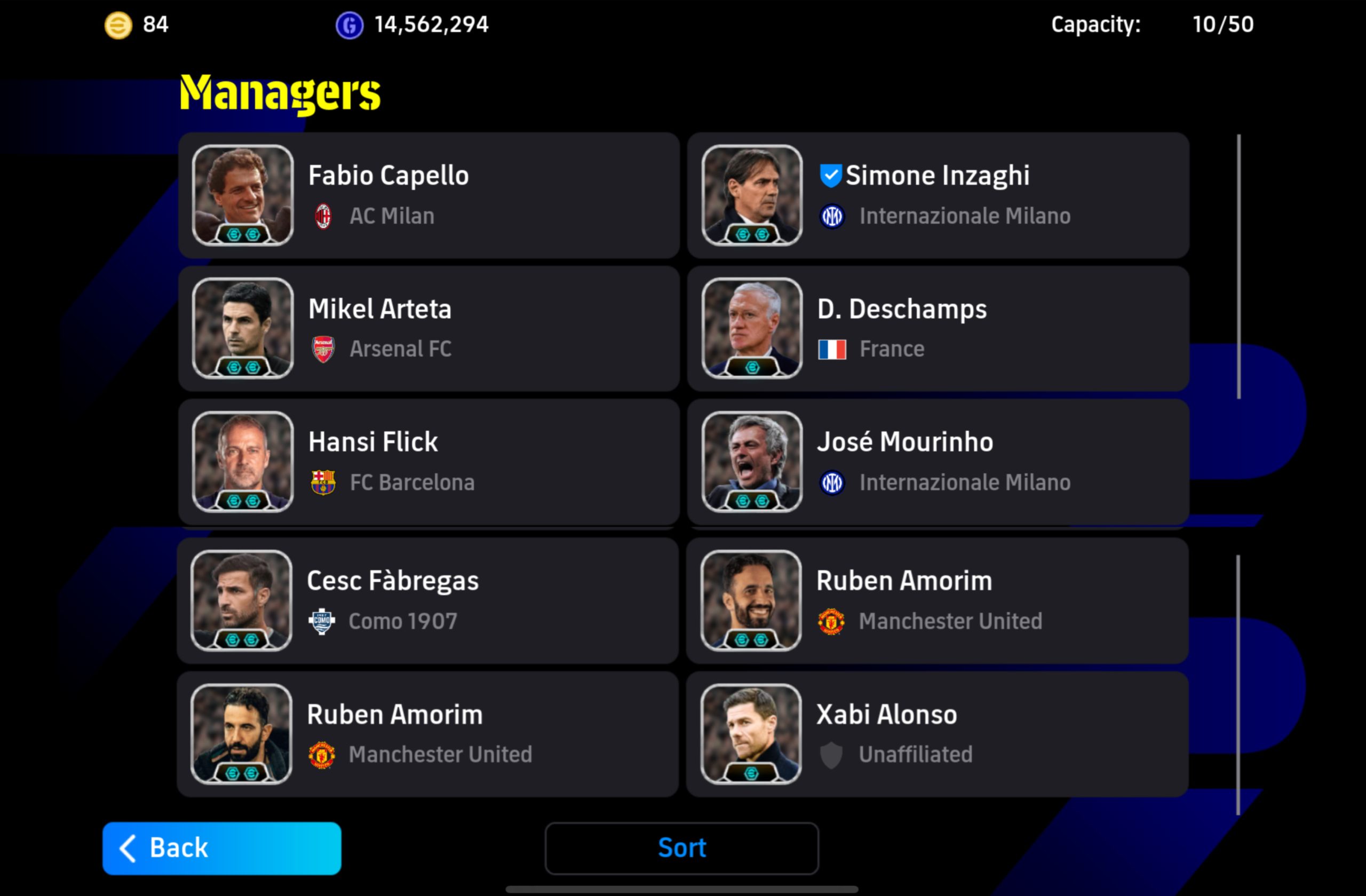Image resolution: width=1366 pixels, height=896 pixels.
Task: Select manager Fabio Capello
Action: point(428,195)
